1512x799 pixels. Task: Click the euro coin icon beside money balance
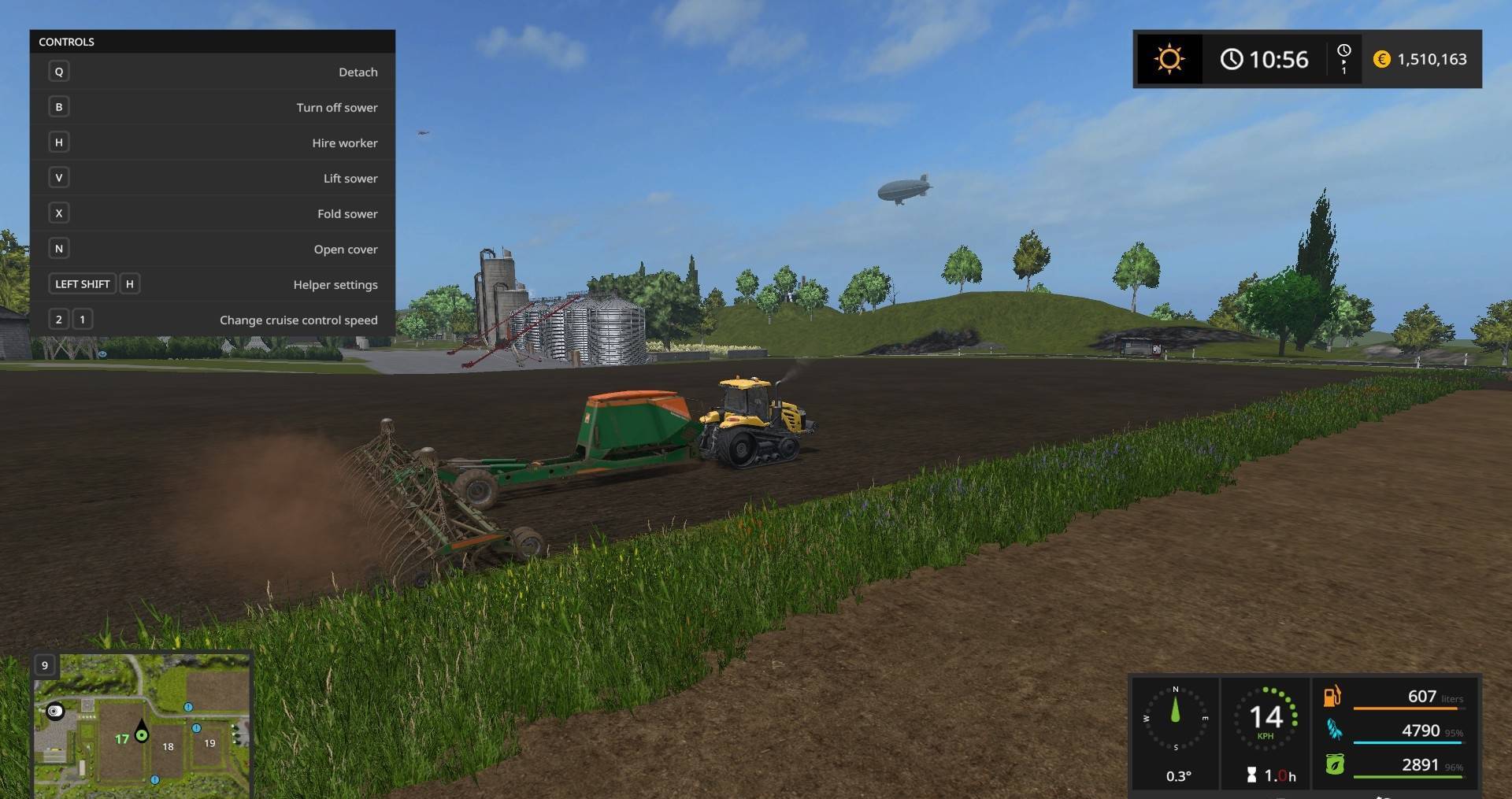click(x=1382, y=59)
